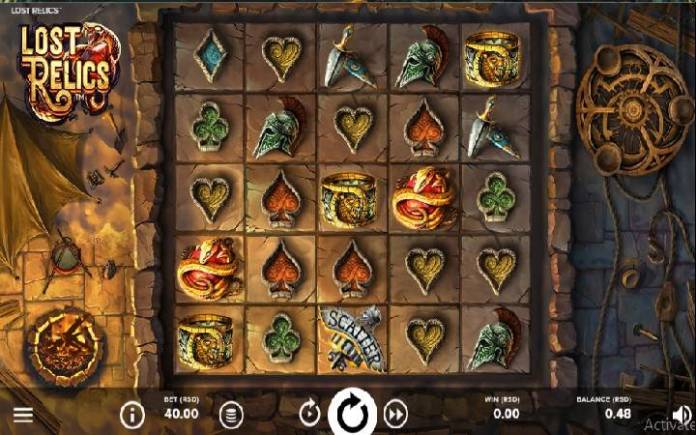
Task: Enable quick spin fast-forward
Action: pos(396,413)
